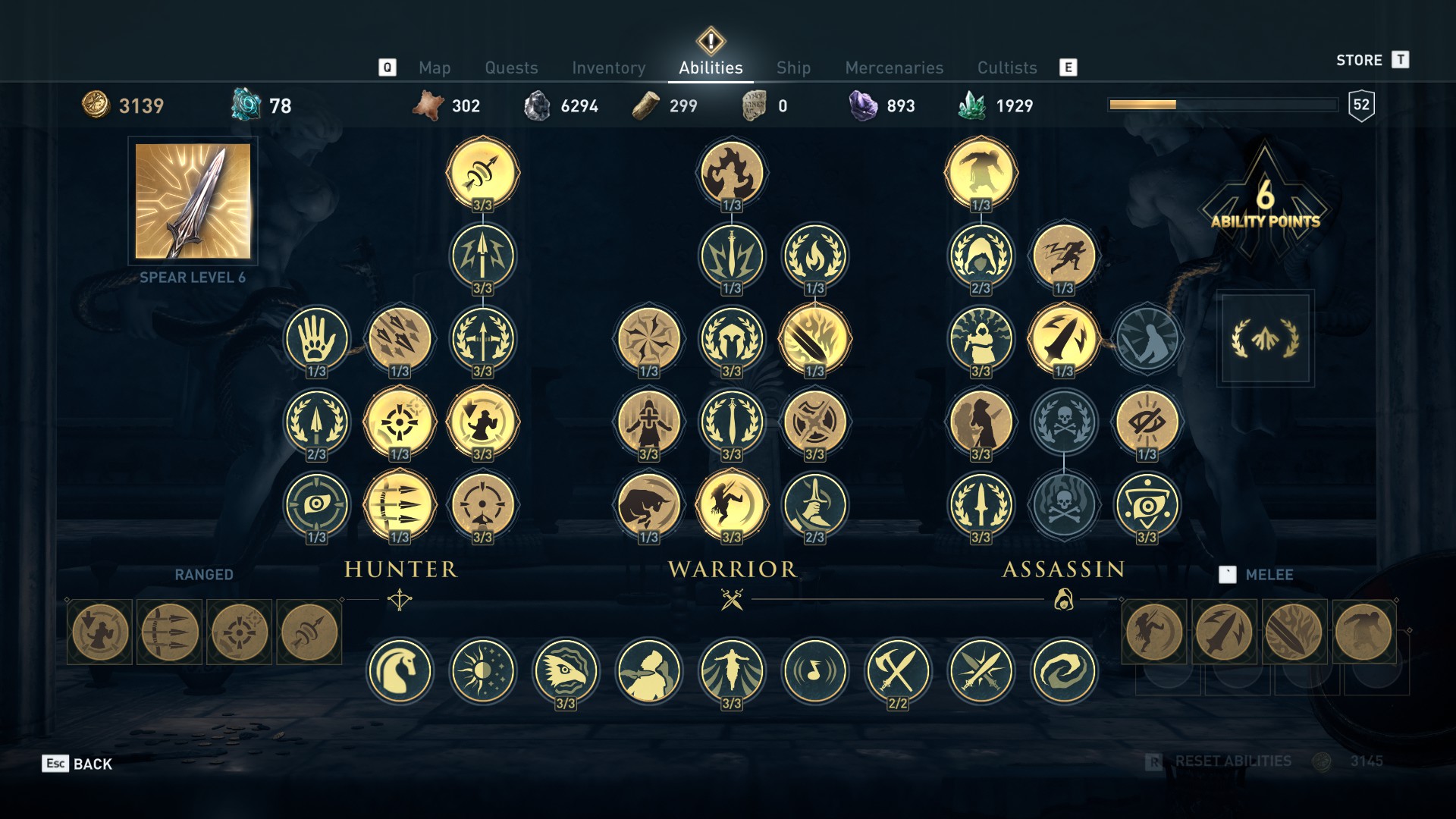Viewport: 1456px width, 819px height.
Task: Choose the skull and crossbones poison ability
Action: [1064, 422]
